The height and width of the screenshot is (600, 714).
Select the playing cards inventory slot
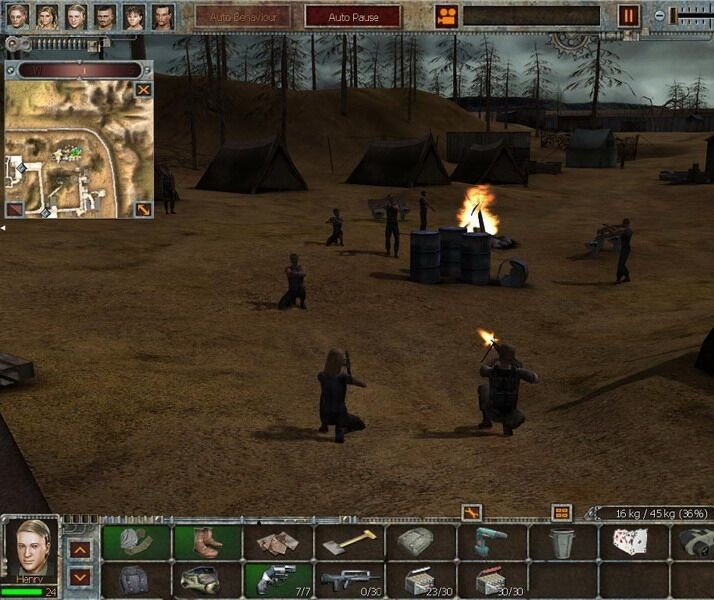[633, 542]
